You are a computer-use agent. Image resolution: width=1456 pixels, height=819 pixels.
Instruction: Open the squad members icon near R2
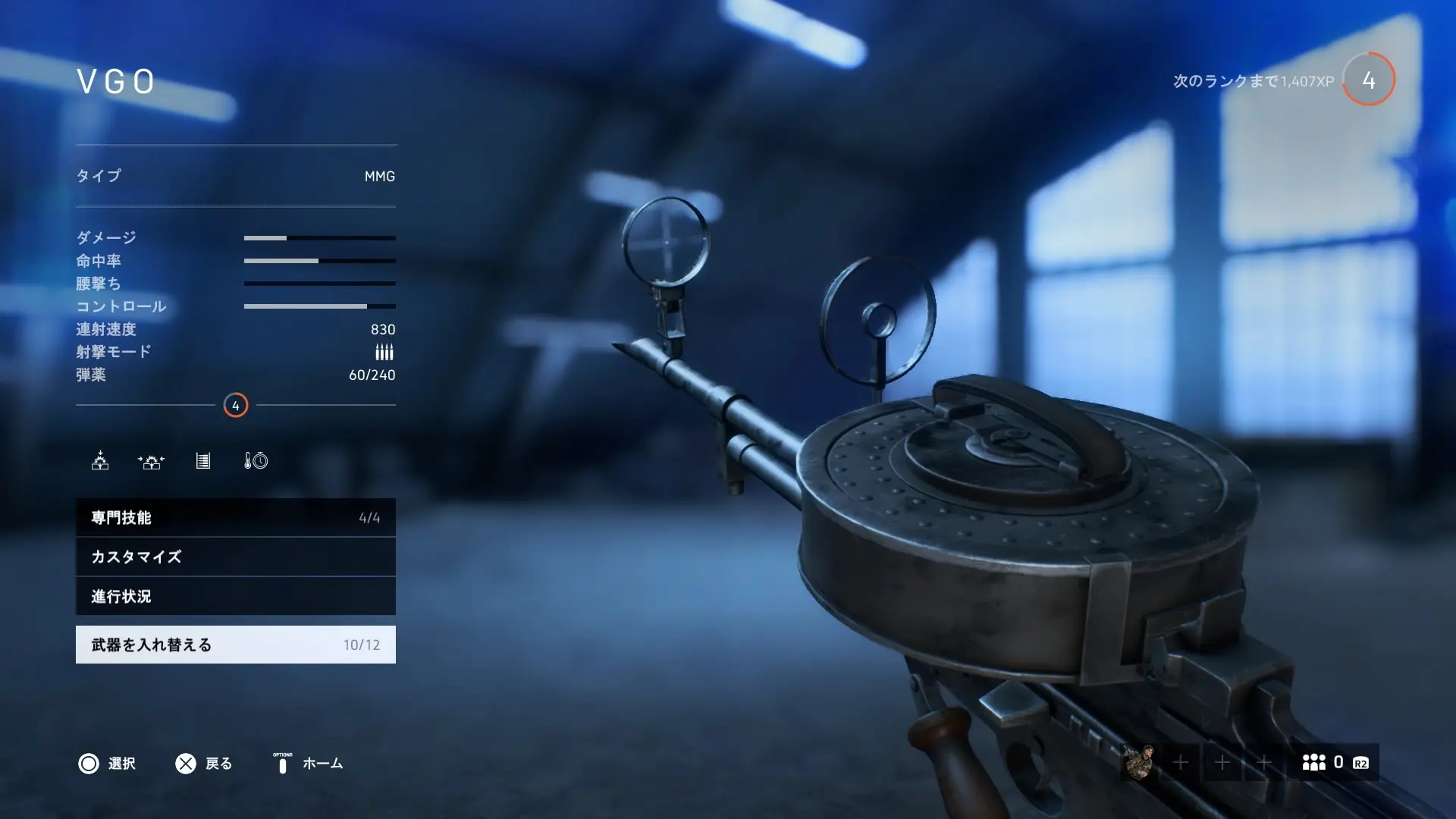[1315, 763]
